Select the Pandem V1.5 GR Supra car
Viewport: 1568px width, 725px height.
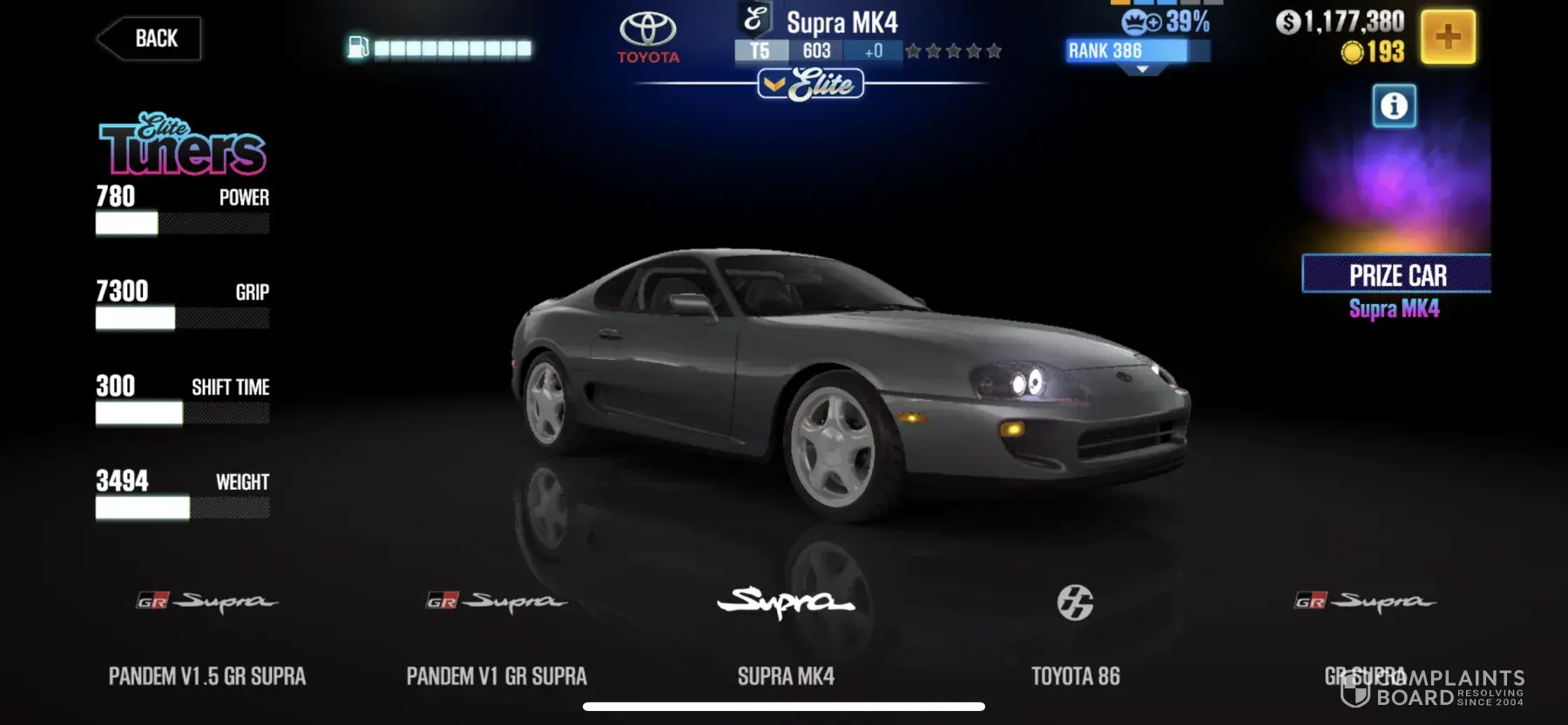(207, 636)
